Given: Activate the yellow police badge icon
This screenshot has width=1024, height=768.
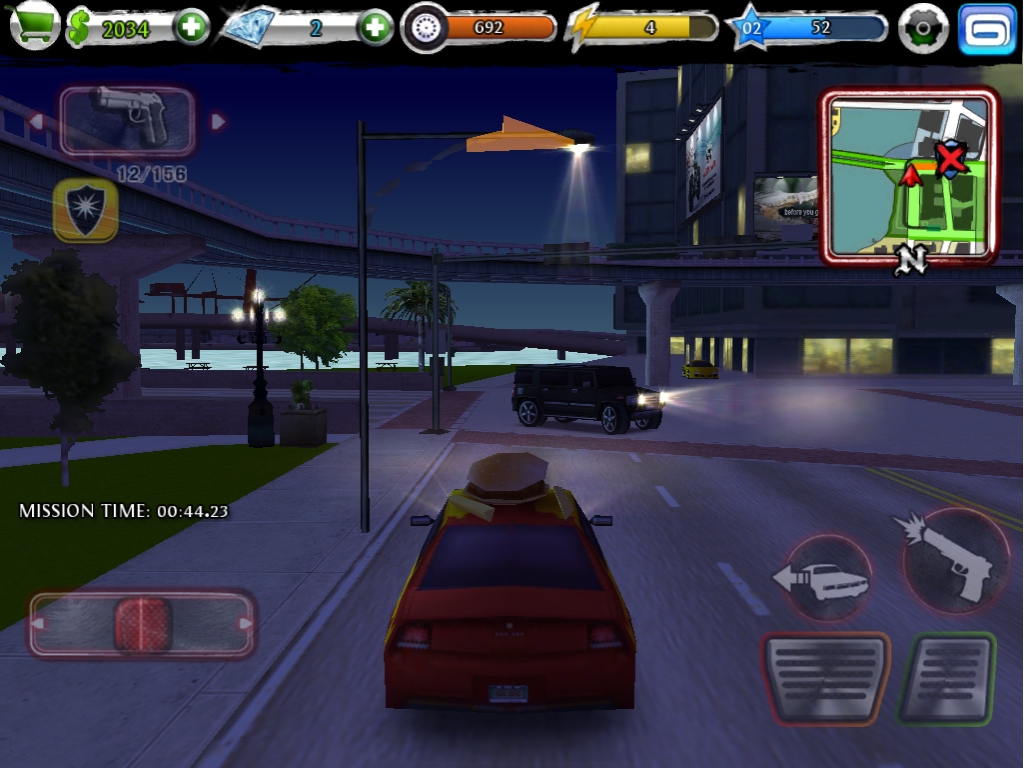Looking at the screenshot, I should (x=85, y=210).
